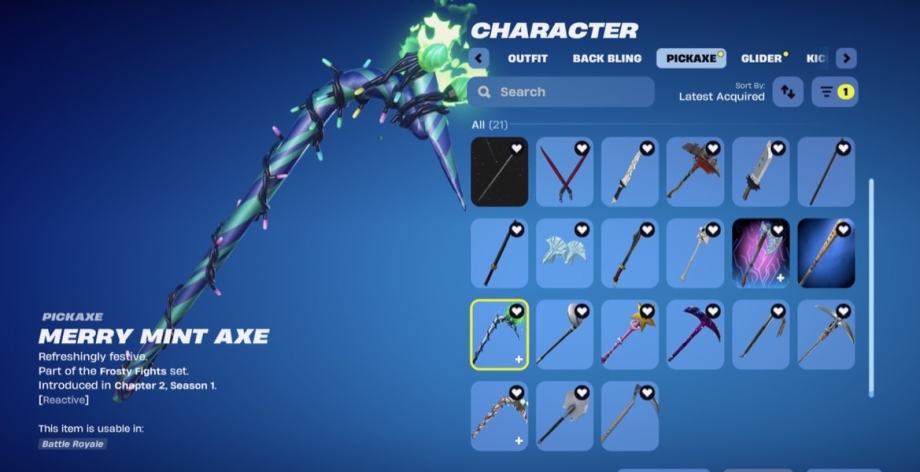This screenshot has width=920, height=472.
Task: Click the pickaxe Search field
Action: [560, 92]
